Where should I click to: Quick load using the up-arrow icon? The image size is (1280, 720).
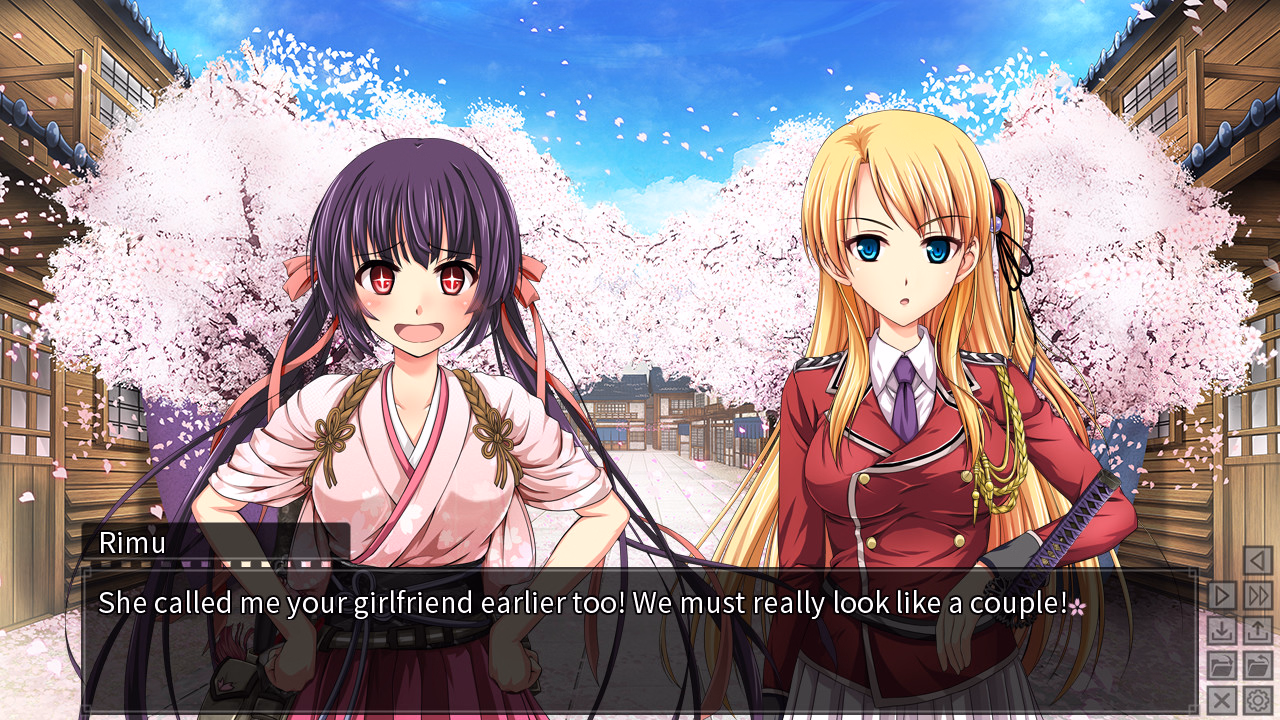pyautogui.click(x=1258, y=629)
